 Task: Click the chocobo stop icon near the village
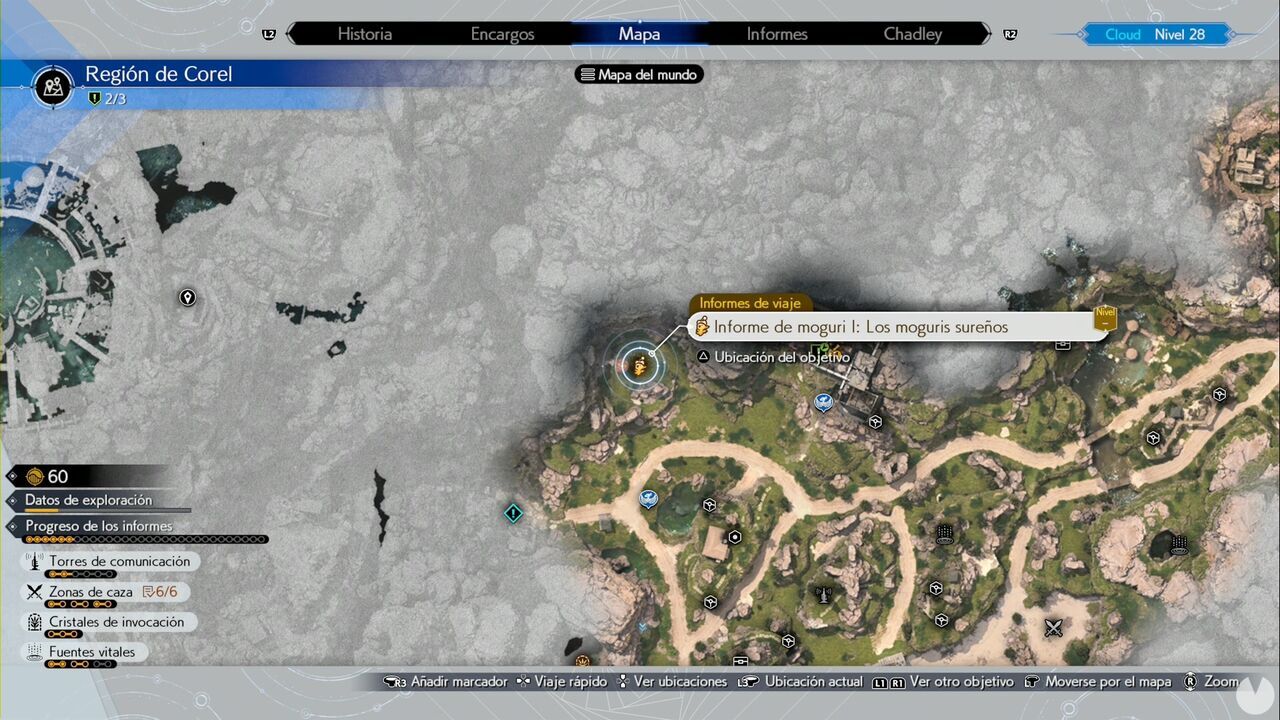tap(648, 500)
